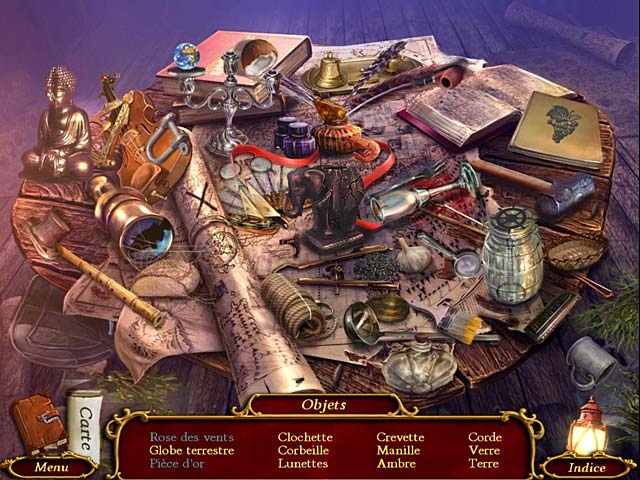Select 'Pièce d'or' in the object list

[x=177, y=463]
